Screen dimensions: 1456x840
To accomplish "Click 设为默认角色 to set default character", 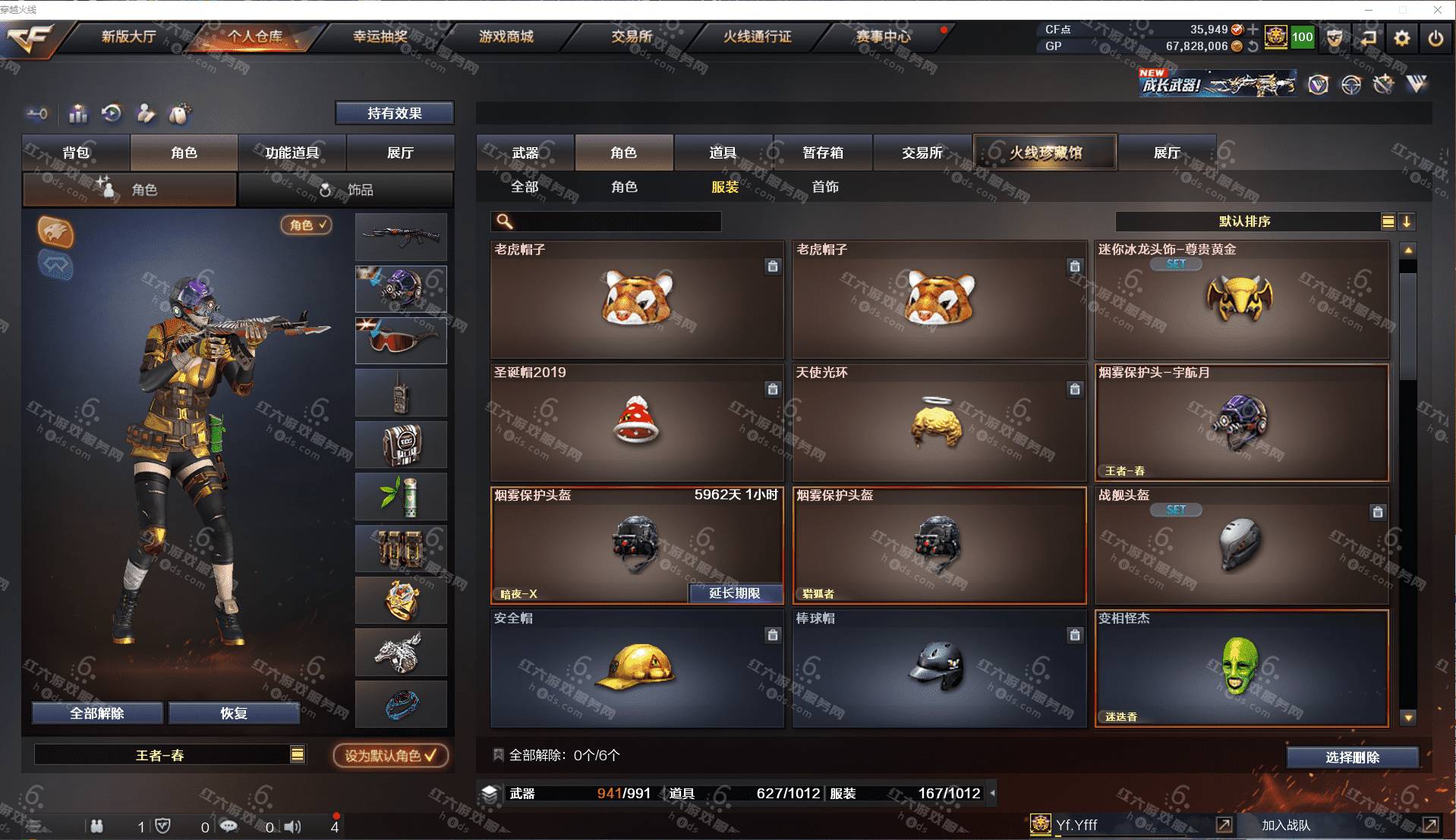I will tap(390, 756).
